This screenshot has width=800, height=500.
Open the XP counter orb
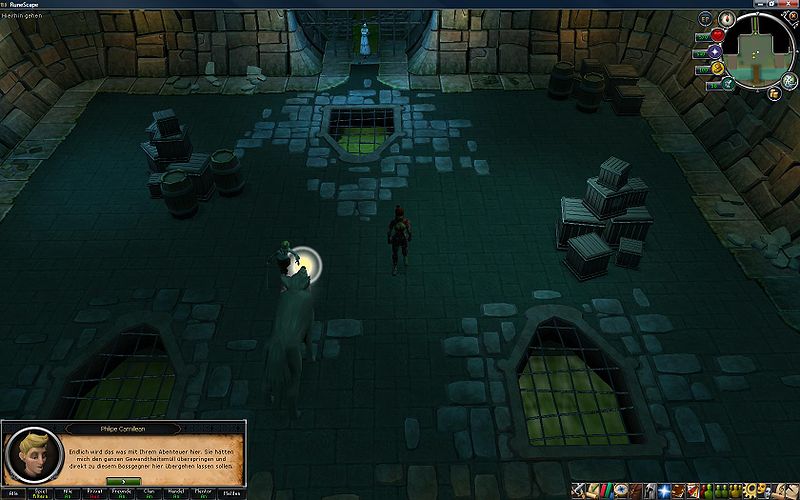[x=705, y=19]
